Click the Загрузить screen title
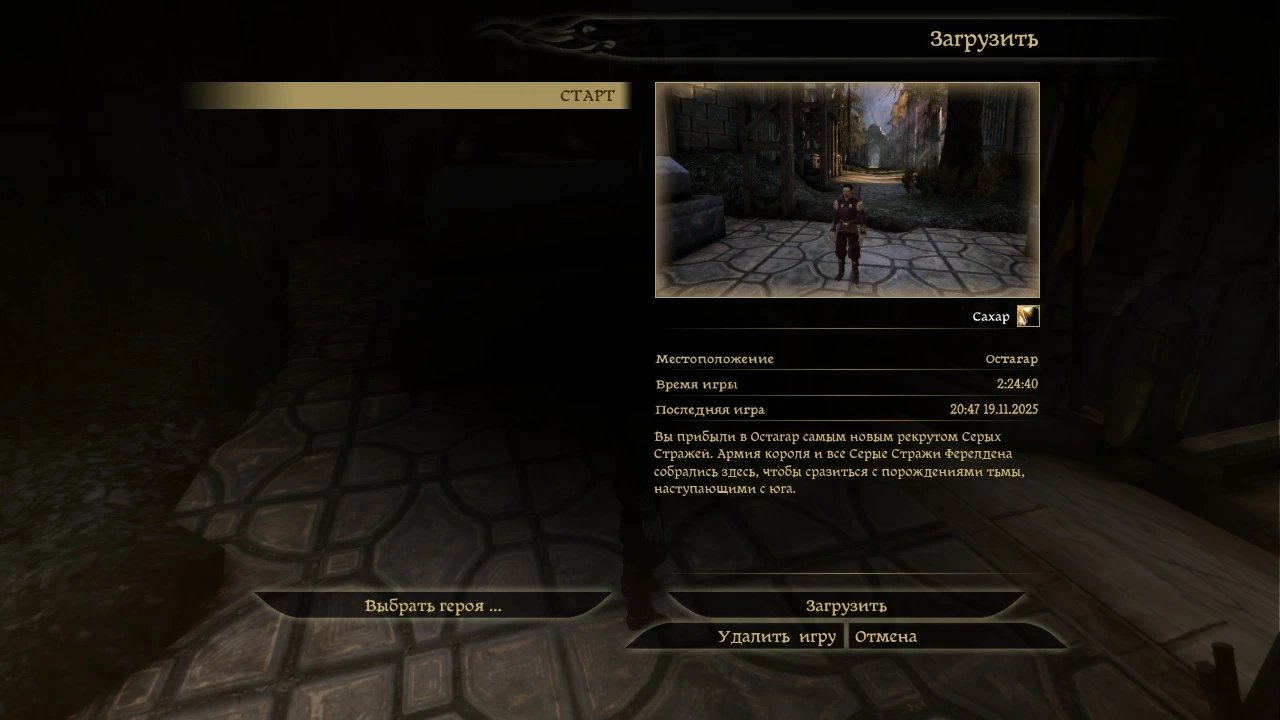Screen dimensions: 1280x720 point(983,39)
